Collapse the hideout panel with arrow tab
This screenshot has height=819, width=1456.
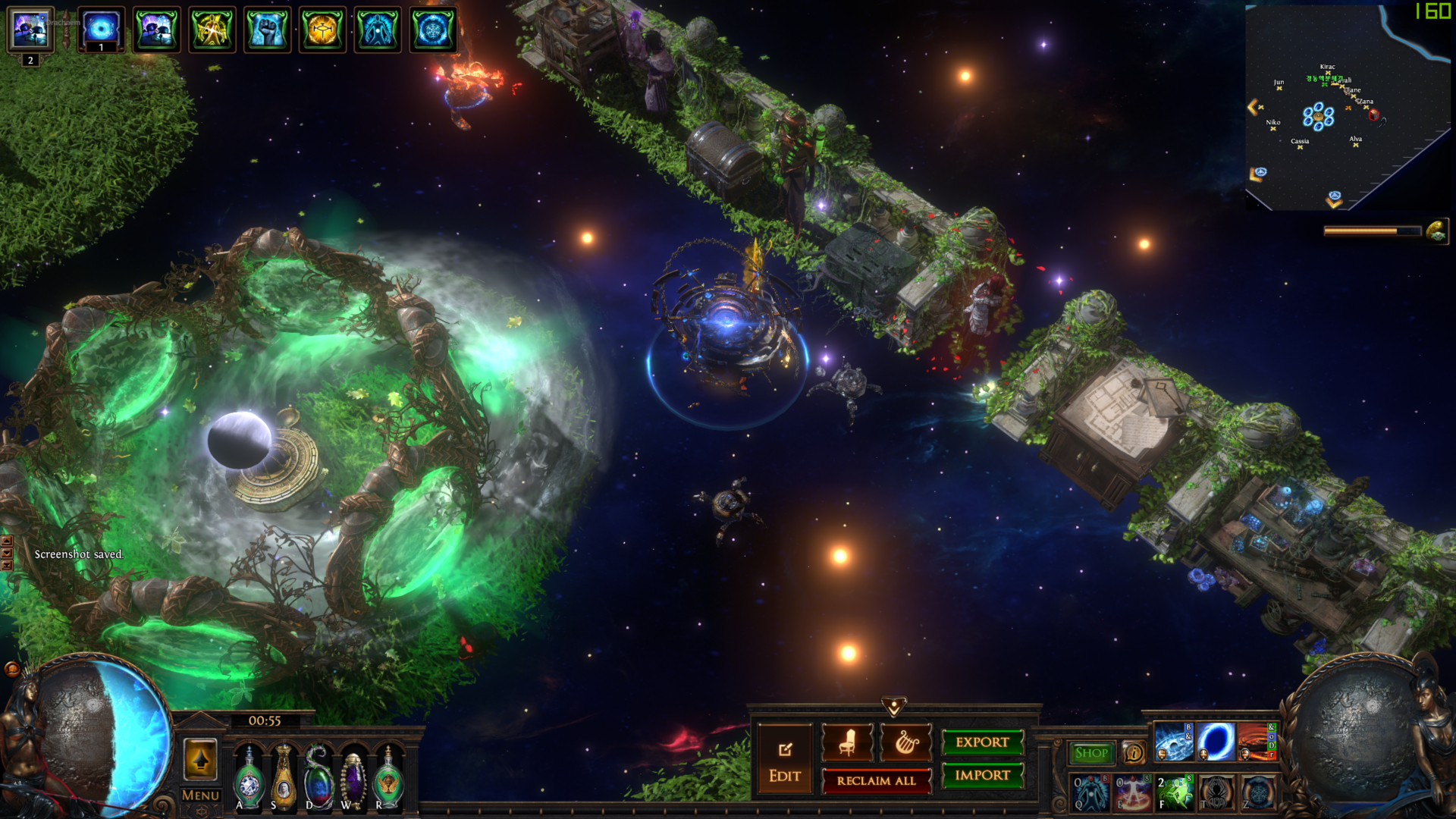[x=894, y=707]
